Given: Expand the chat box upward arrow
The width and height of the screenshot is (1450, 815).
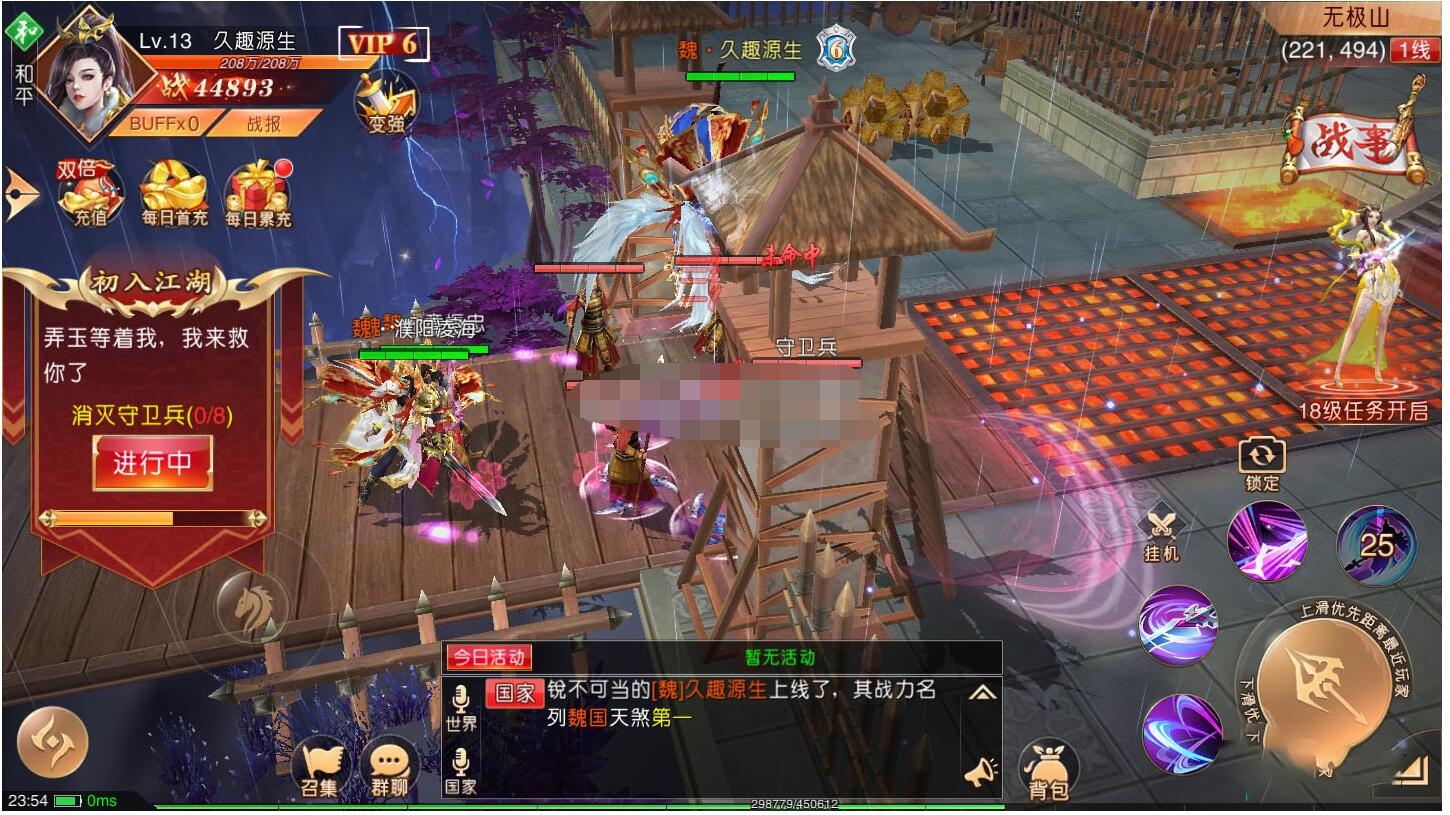Looking at the screenshot, I should 981,692.
